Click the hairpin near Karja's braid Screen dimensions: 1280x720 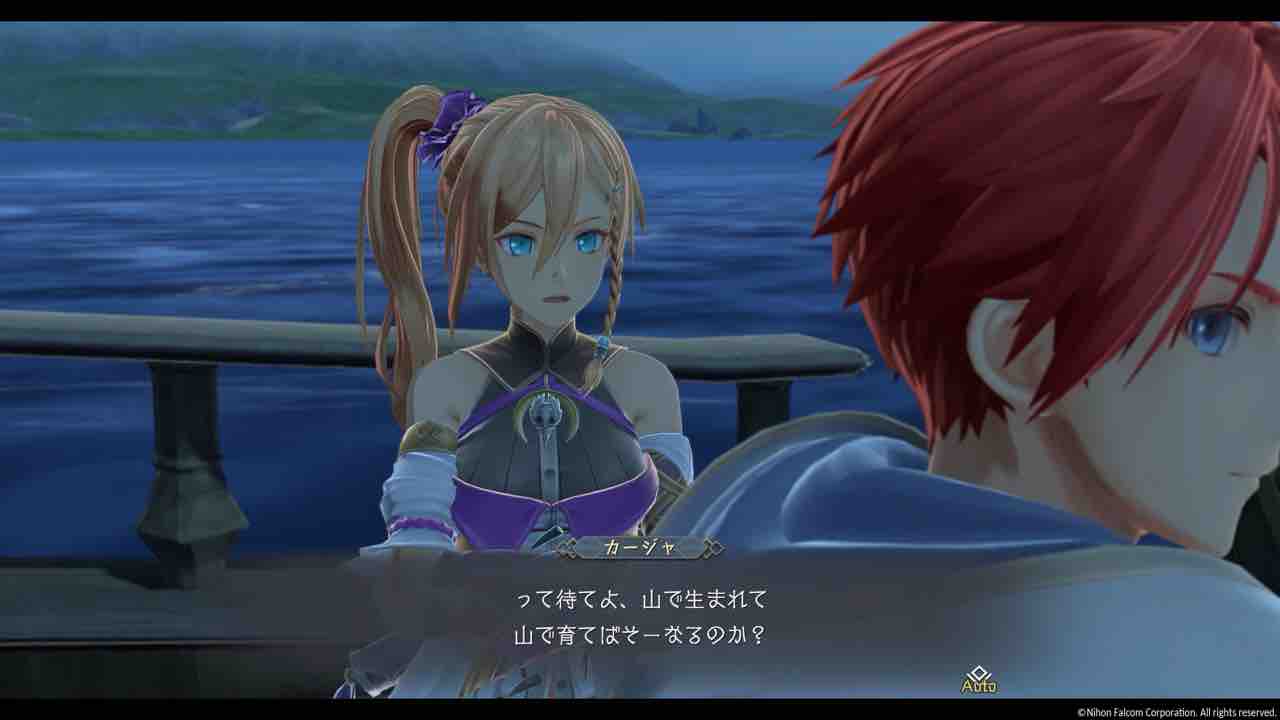coord(616,190)
